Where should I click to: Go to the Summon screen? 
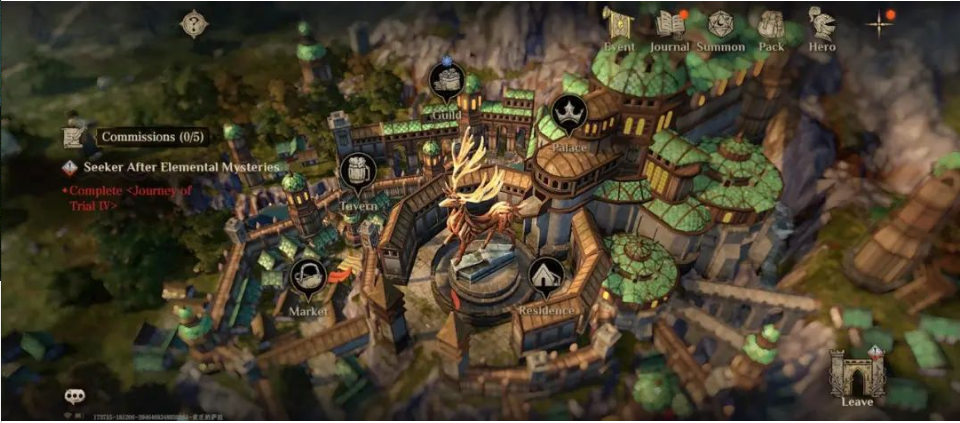[720, 27]
